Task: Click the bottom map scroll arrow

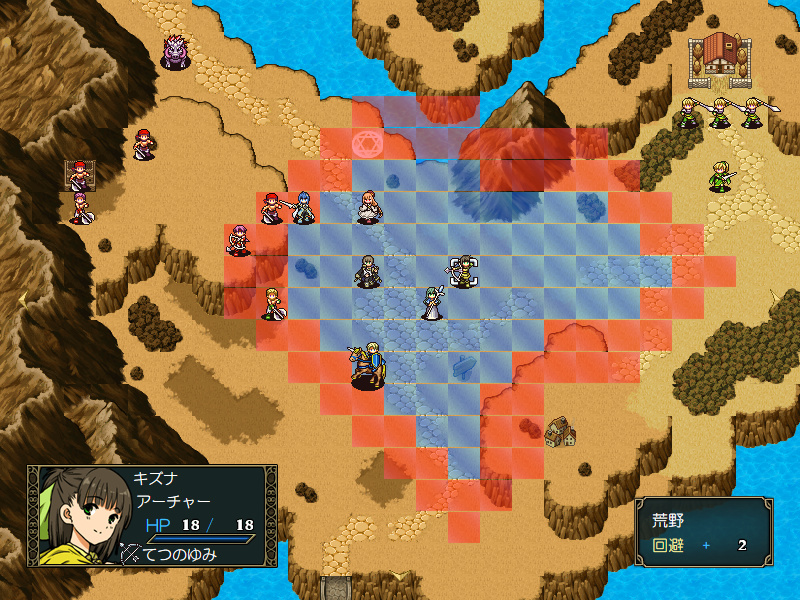Action: point(399,574)
